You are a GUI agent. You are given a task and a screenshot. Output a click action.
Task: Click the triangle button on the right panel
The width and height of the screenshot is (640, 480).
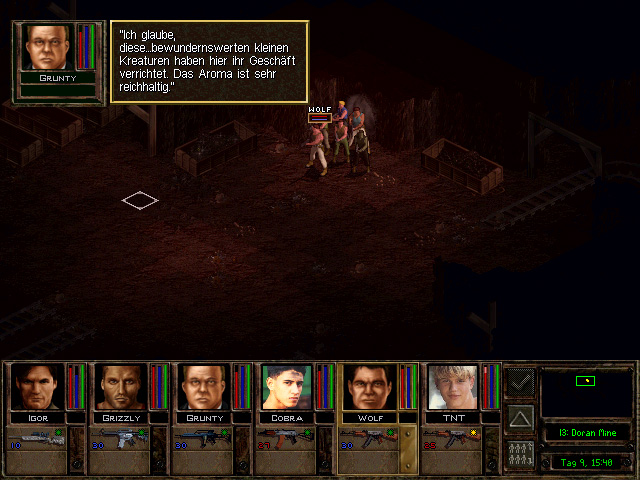click(520, 416)
